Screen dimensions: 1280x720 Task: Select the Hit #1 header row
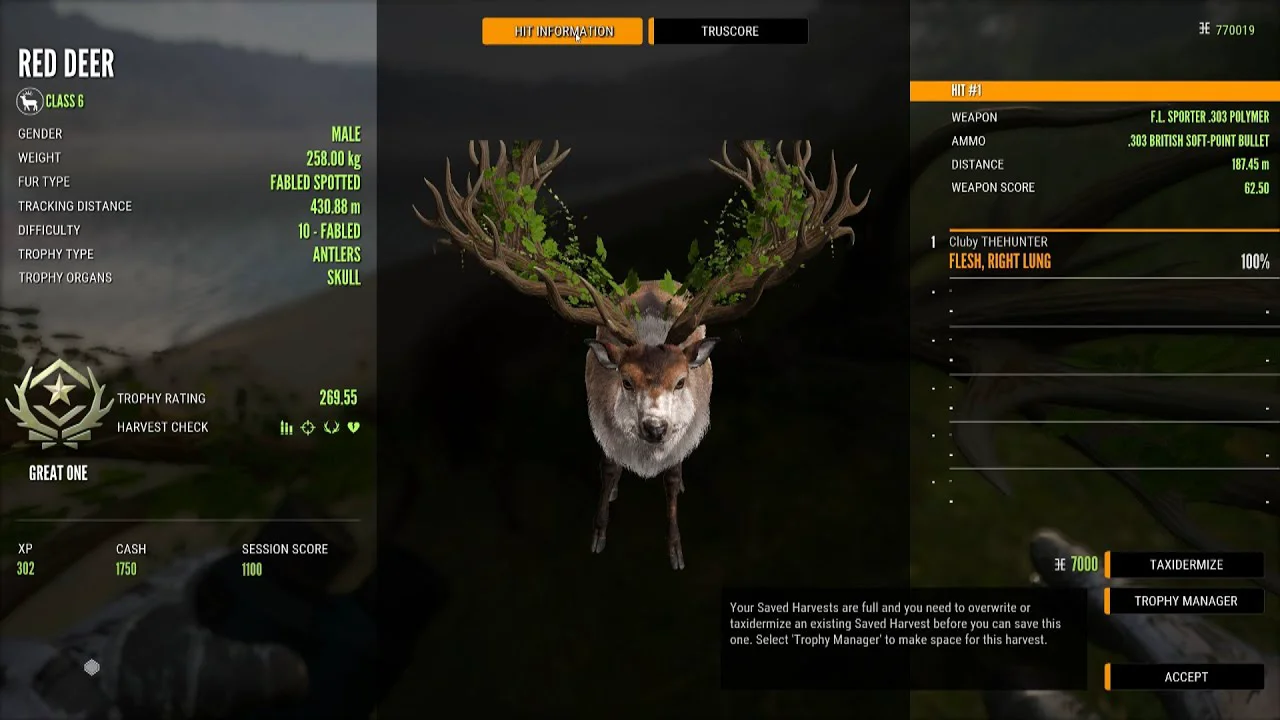pyautogui.click(x=1094, y=91)
